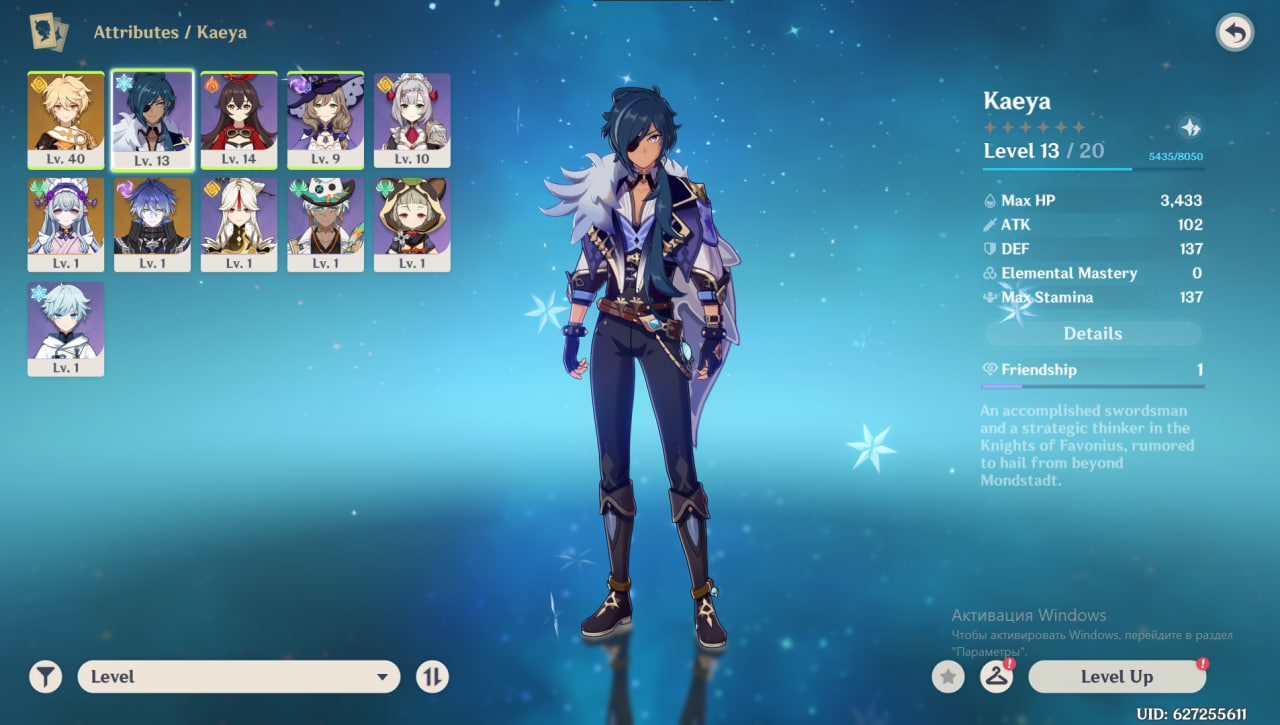Open the Details stats panel
This screenshot has width=1280, height=725.
click(1093, 334)
